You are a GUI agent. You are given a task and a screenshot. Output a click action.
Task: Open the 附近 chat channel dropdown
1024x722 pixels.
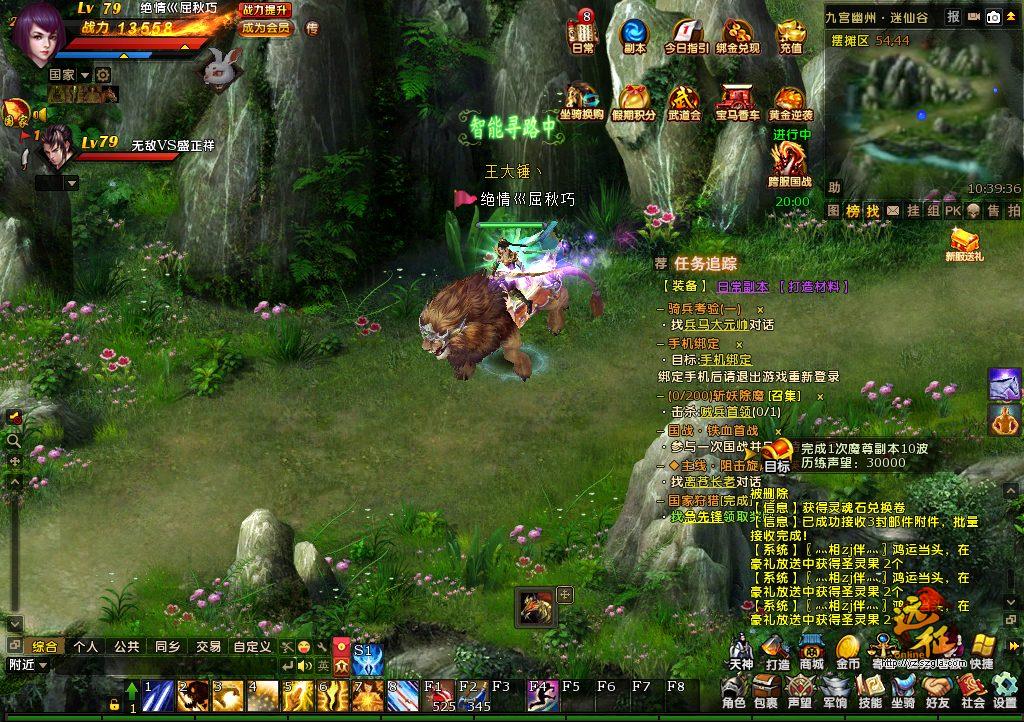(x=27, y=665)
